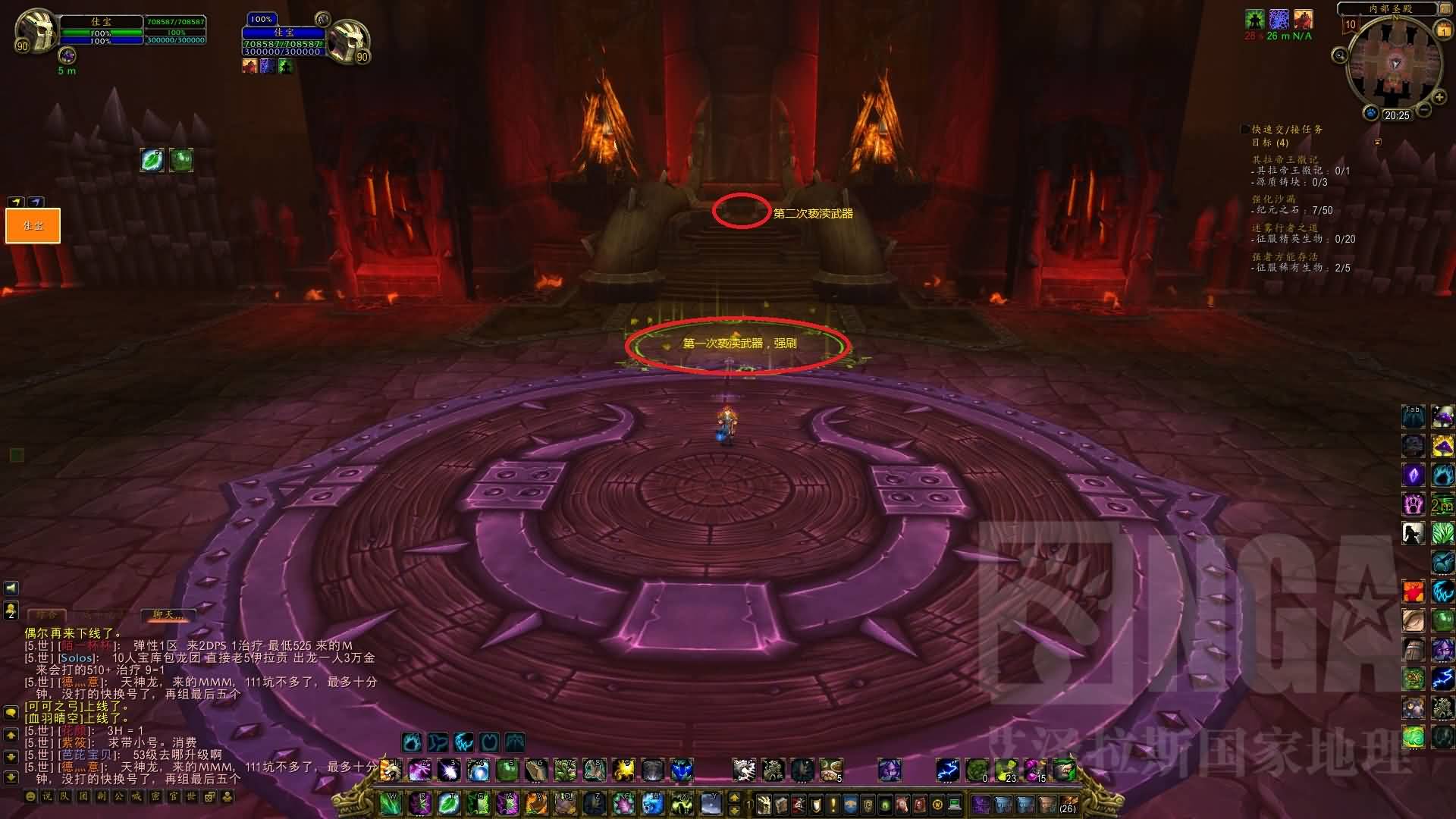Click the minimap zoom-in plus button

coord(1439,98)
